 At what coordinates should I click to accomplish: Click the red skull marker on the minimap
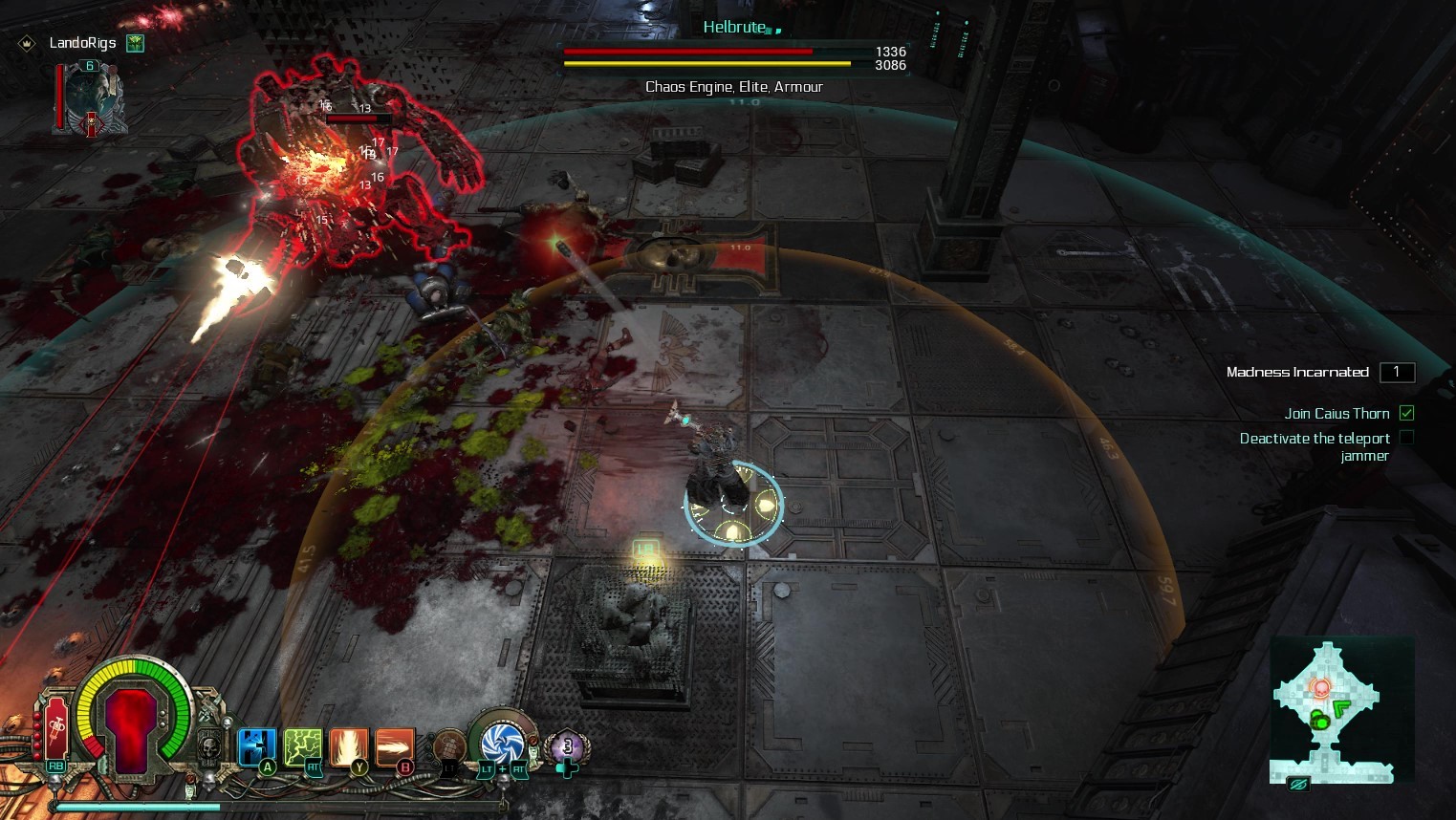click(x=1320, y=687)
